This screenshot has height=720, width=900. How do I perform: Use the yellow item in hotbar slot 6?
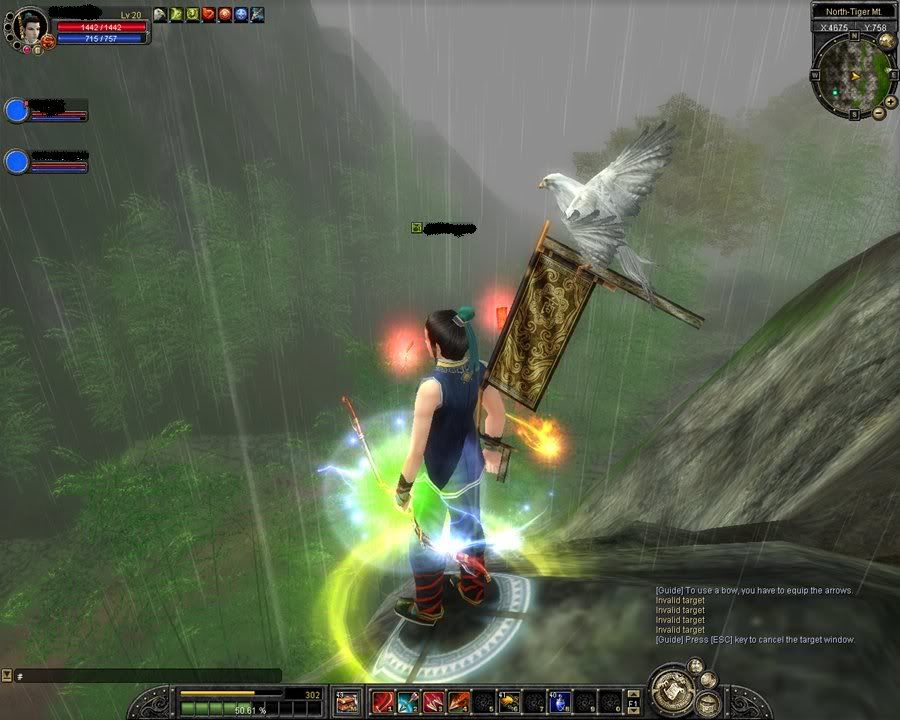509,702
